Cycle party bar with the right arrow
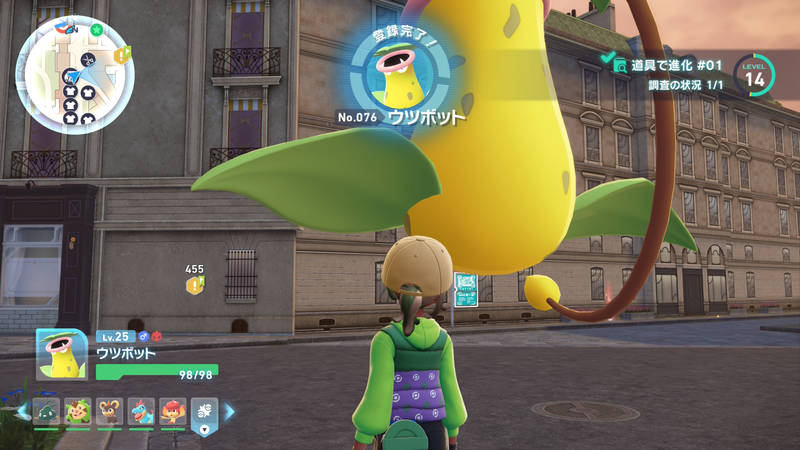 [x=229, y=411]
